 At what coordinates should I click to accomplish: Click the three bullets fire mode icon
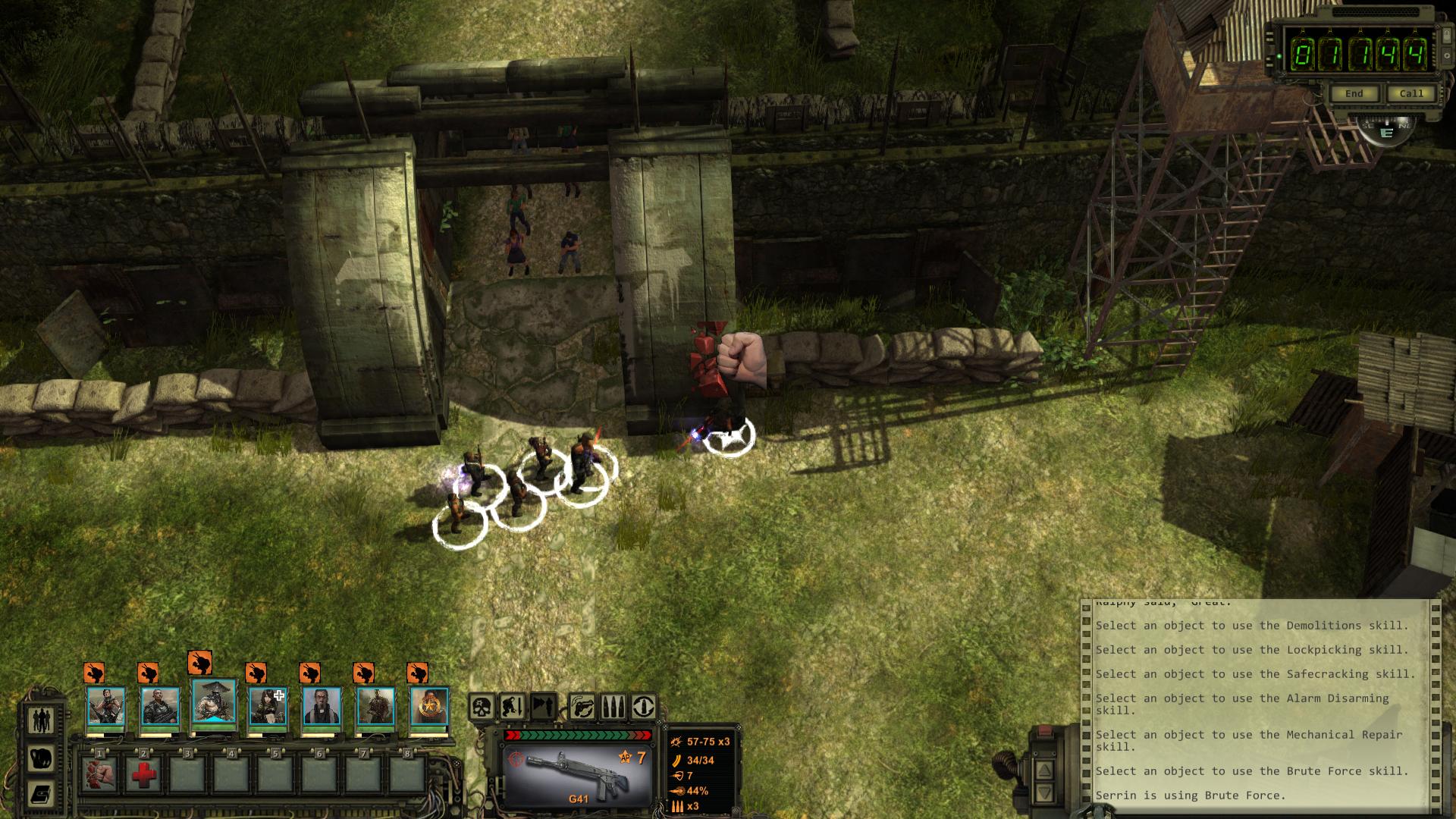click(613, 707)
